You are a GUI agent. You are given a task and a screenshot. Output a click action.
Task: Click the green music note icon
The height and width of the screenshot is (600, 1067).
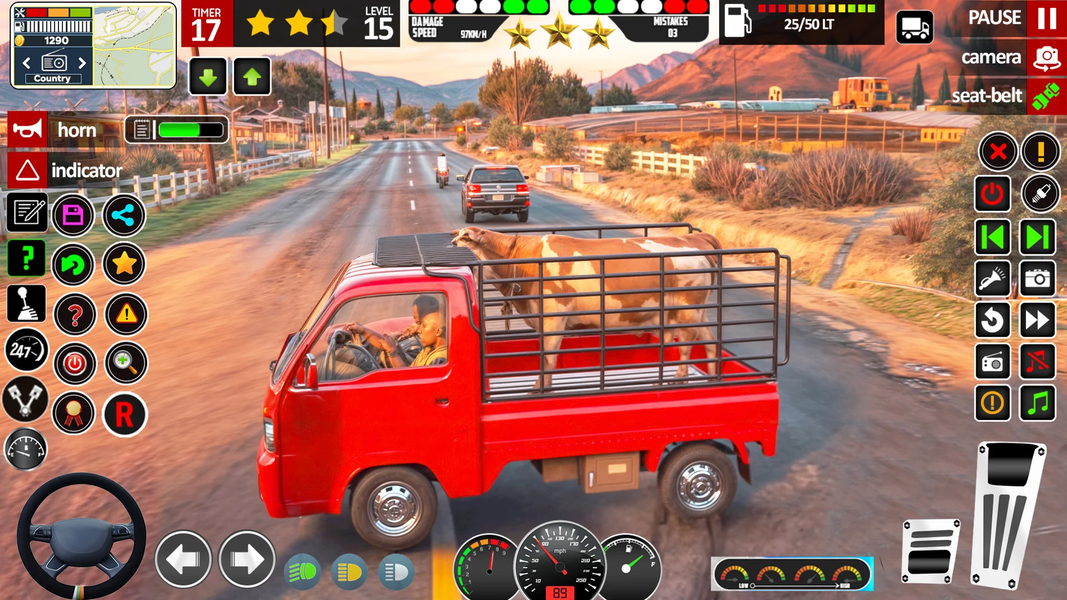click(1038, 403)
